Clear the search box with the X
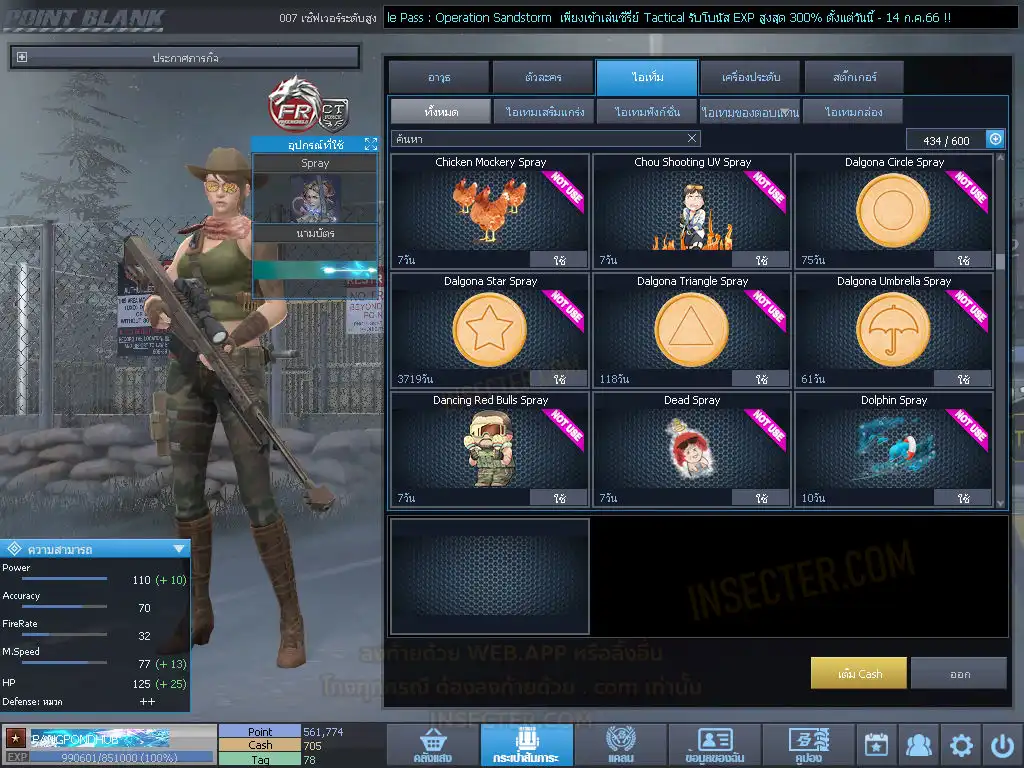The width and height of the screenshot is (1024, 768). click(x=692, y=139)
